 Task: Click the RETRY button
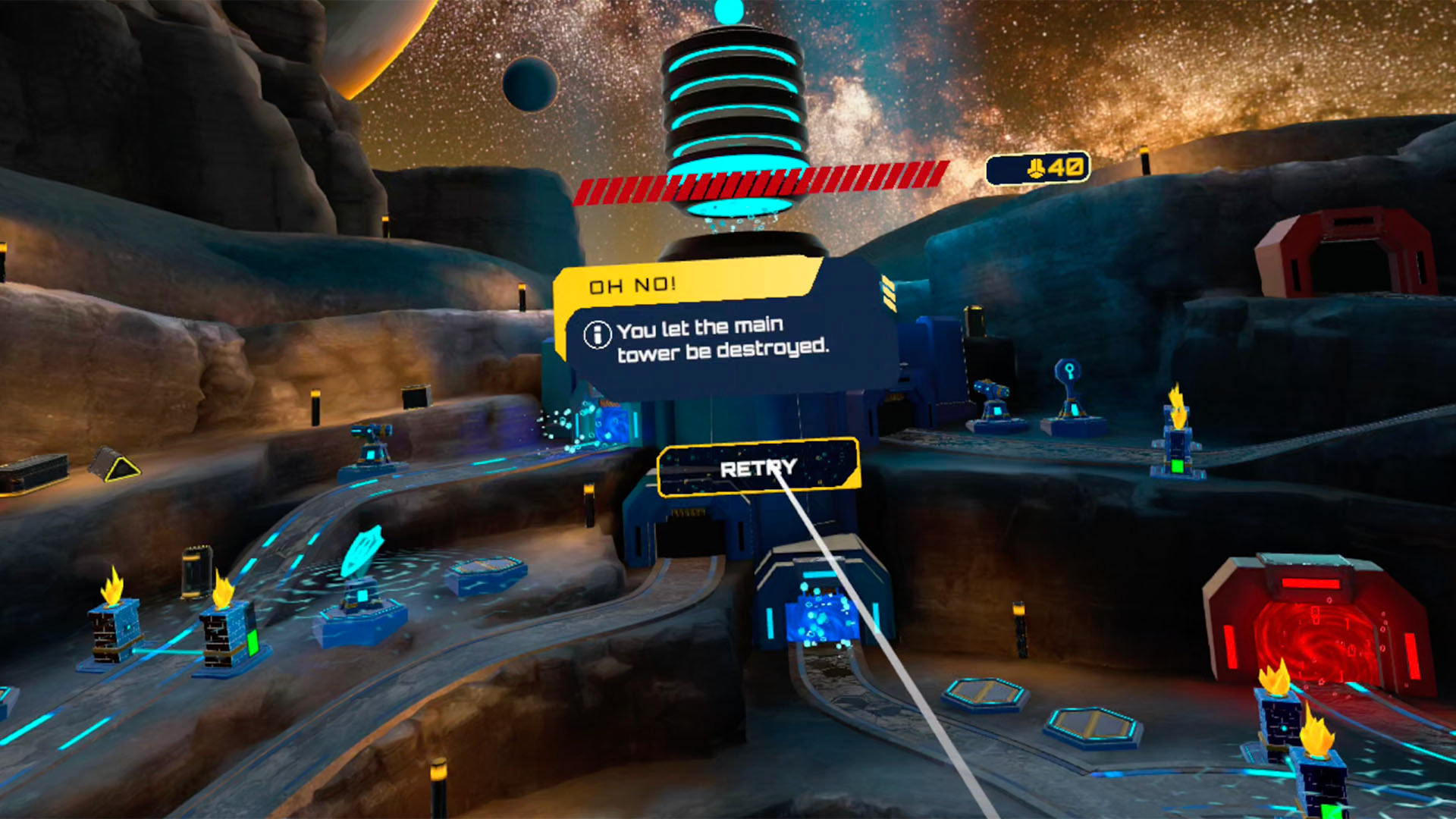point(758,468)
